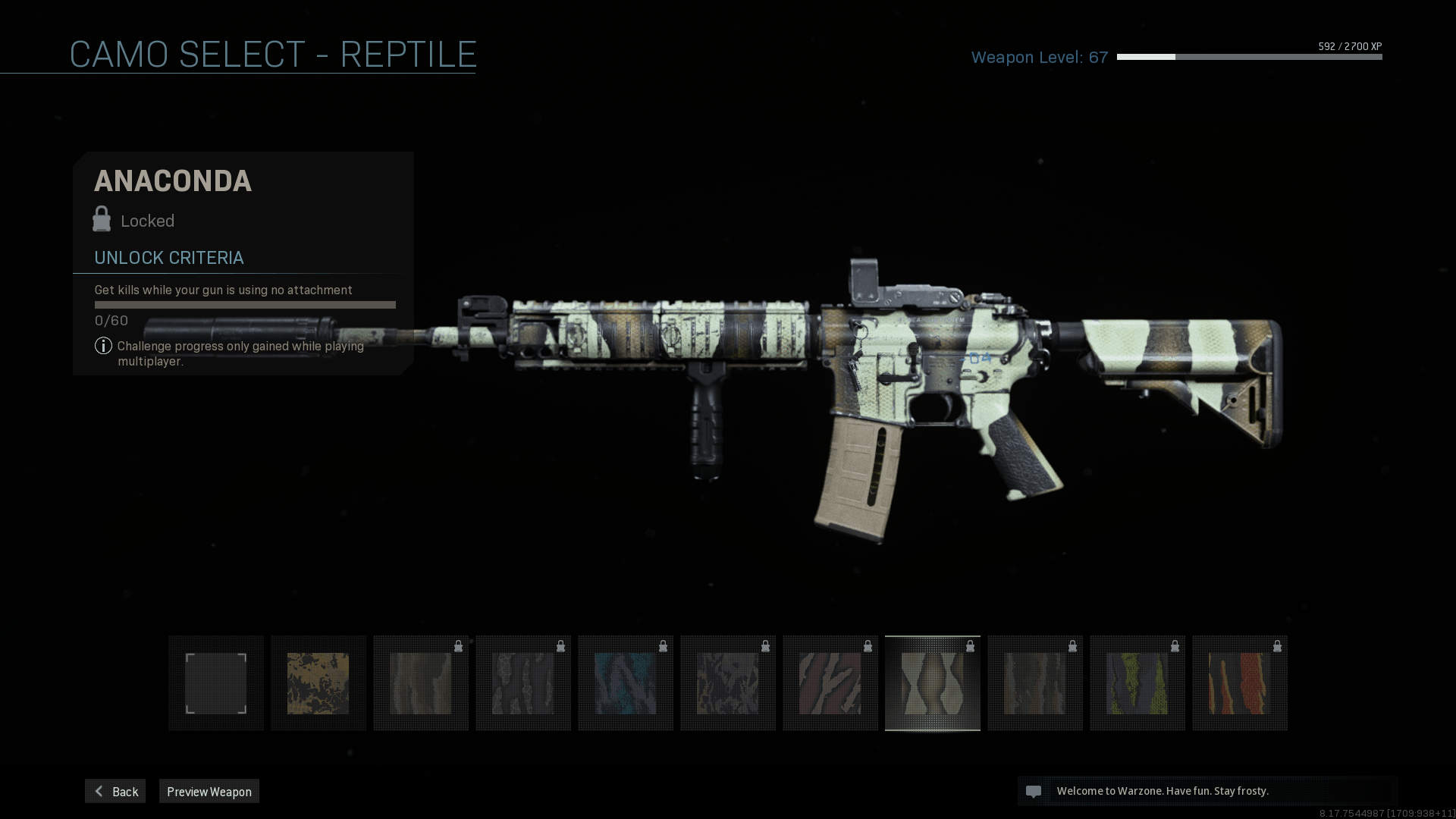The width and height of the screenshot is (1456, 819).
Task: Choose the unlocked yellow and black camo
Action: 318,683
